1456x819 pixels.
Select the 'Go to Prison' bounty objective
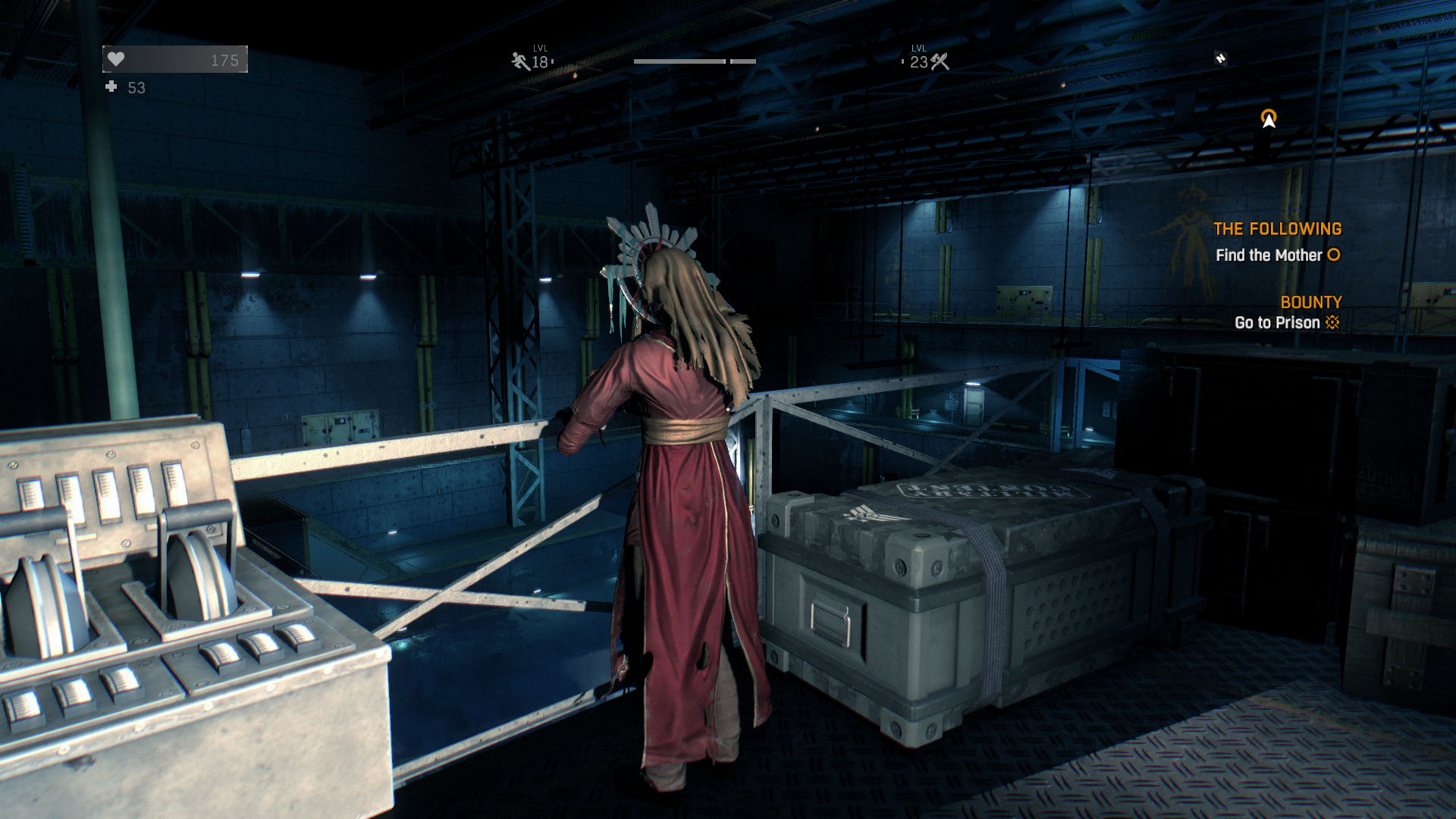pos(1277,322)
